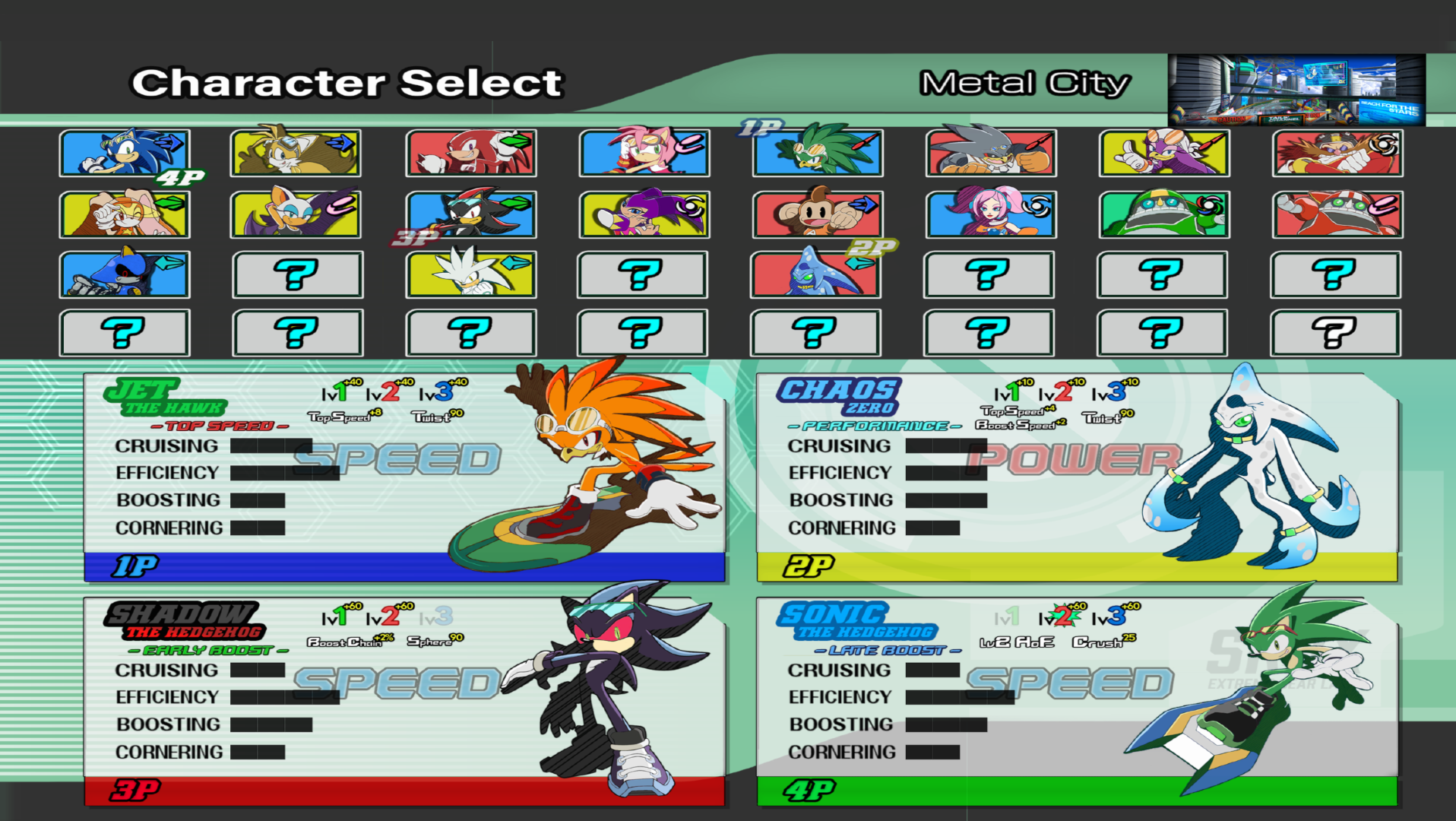The width and height of the screenshot is (1456, 821).
Task: Select the Sonic character tile
Action: coord(125,153)
